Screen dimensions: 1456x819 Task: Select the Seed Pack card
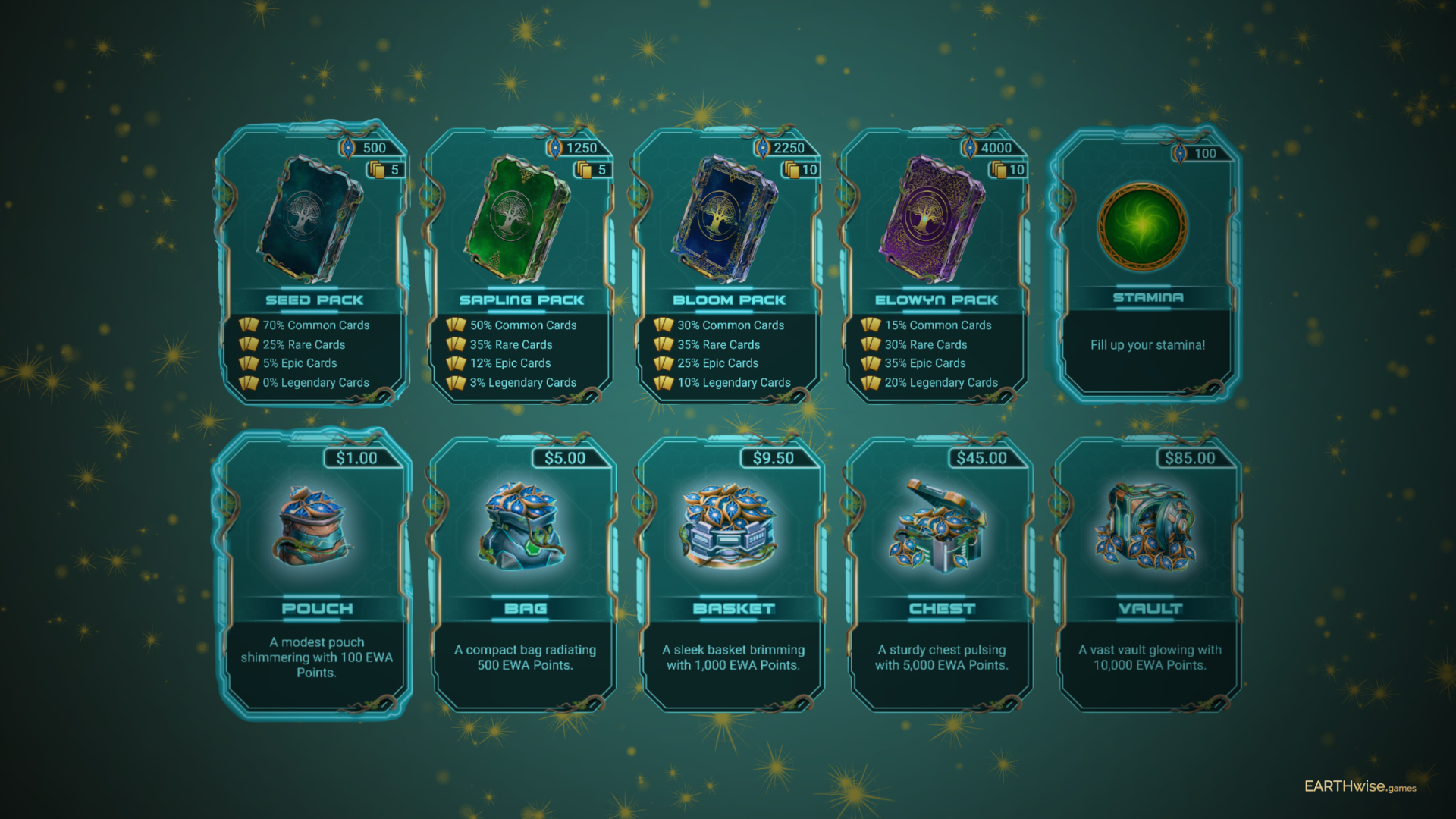coord(314,262)
